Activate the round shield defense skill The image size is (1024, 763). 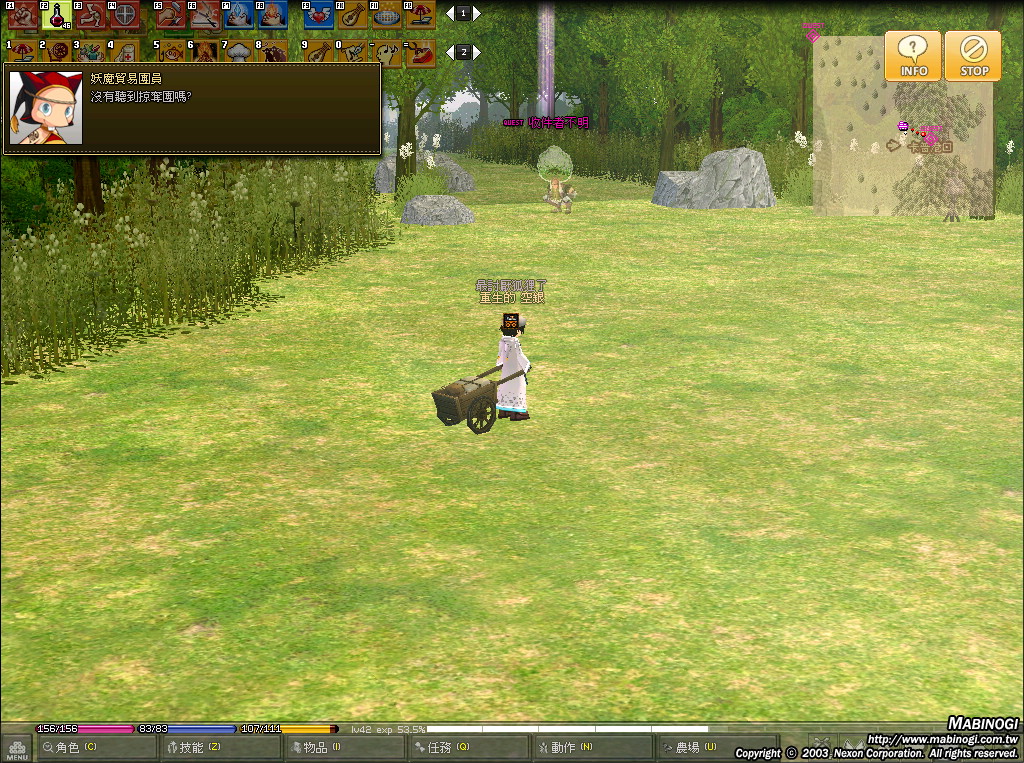[124, 14]
